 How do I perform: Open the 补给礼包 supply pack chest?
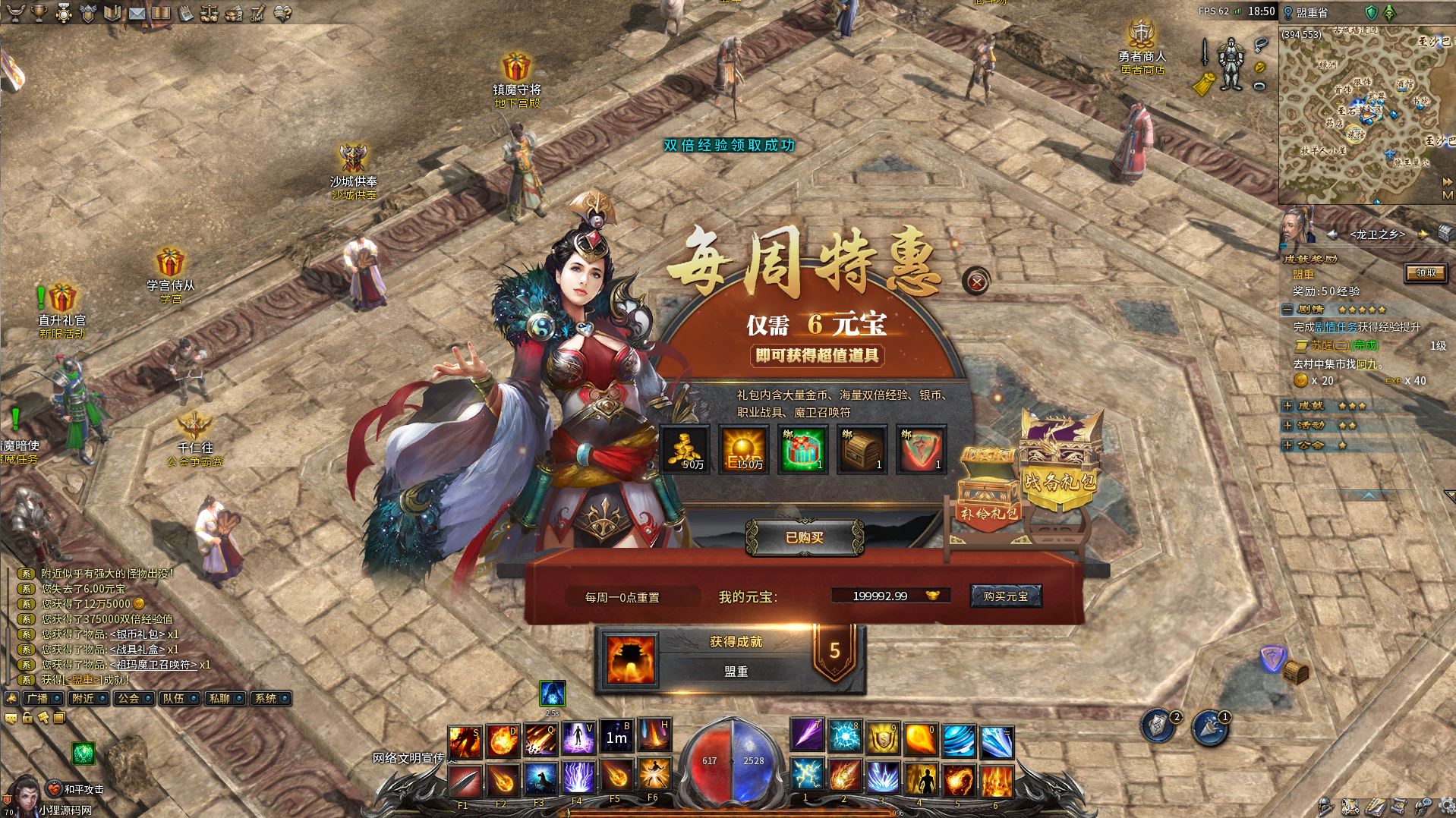click(x=988, y=492)
